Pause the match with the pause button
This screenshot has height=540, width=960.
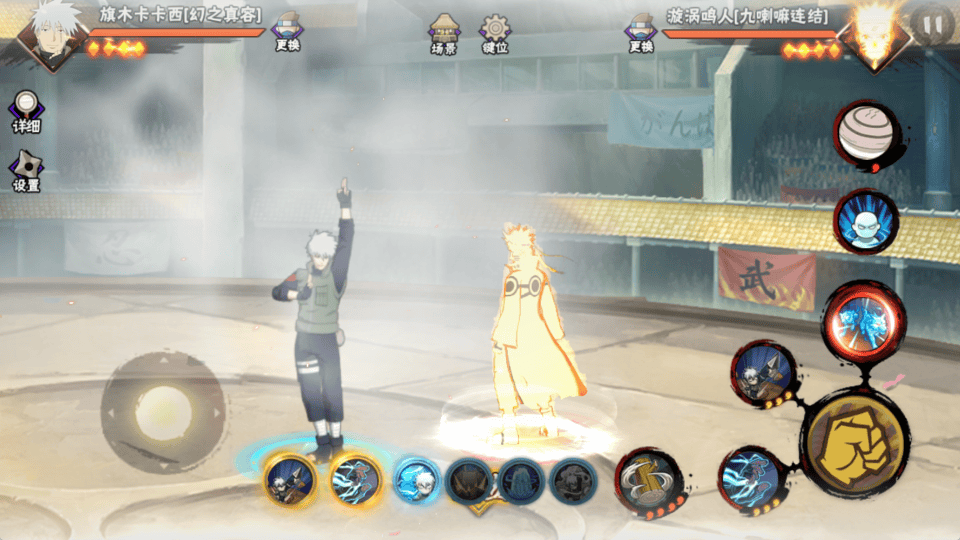tap(932, 22)
